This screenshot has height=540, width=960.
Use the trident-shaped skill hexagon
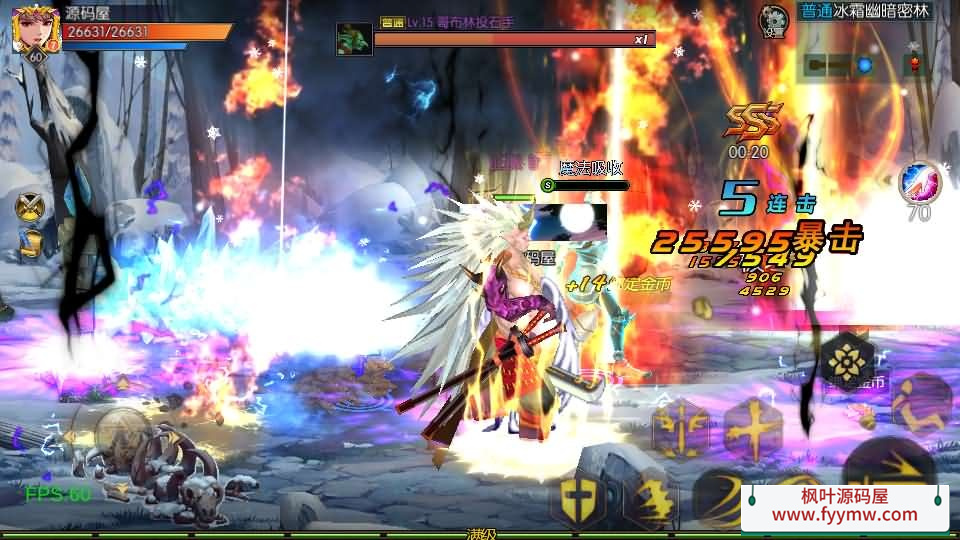coord(681,430)
